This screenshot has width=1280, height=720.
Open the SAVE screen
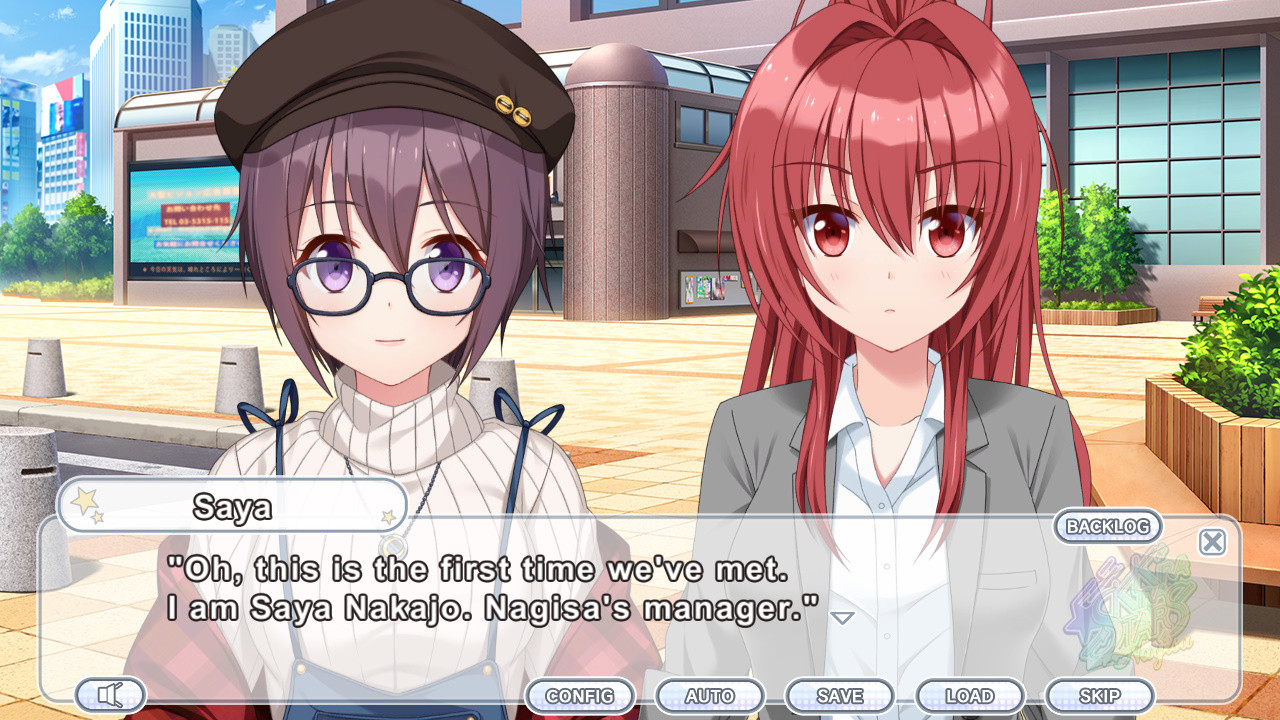pos(841,695)
